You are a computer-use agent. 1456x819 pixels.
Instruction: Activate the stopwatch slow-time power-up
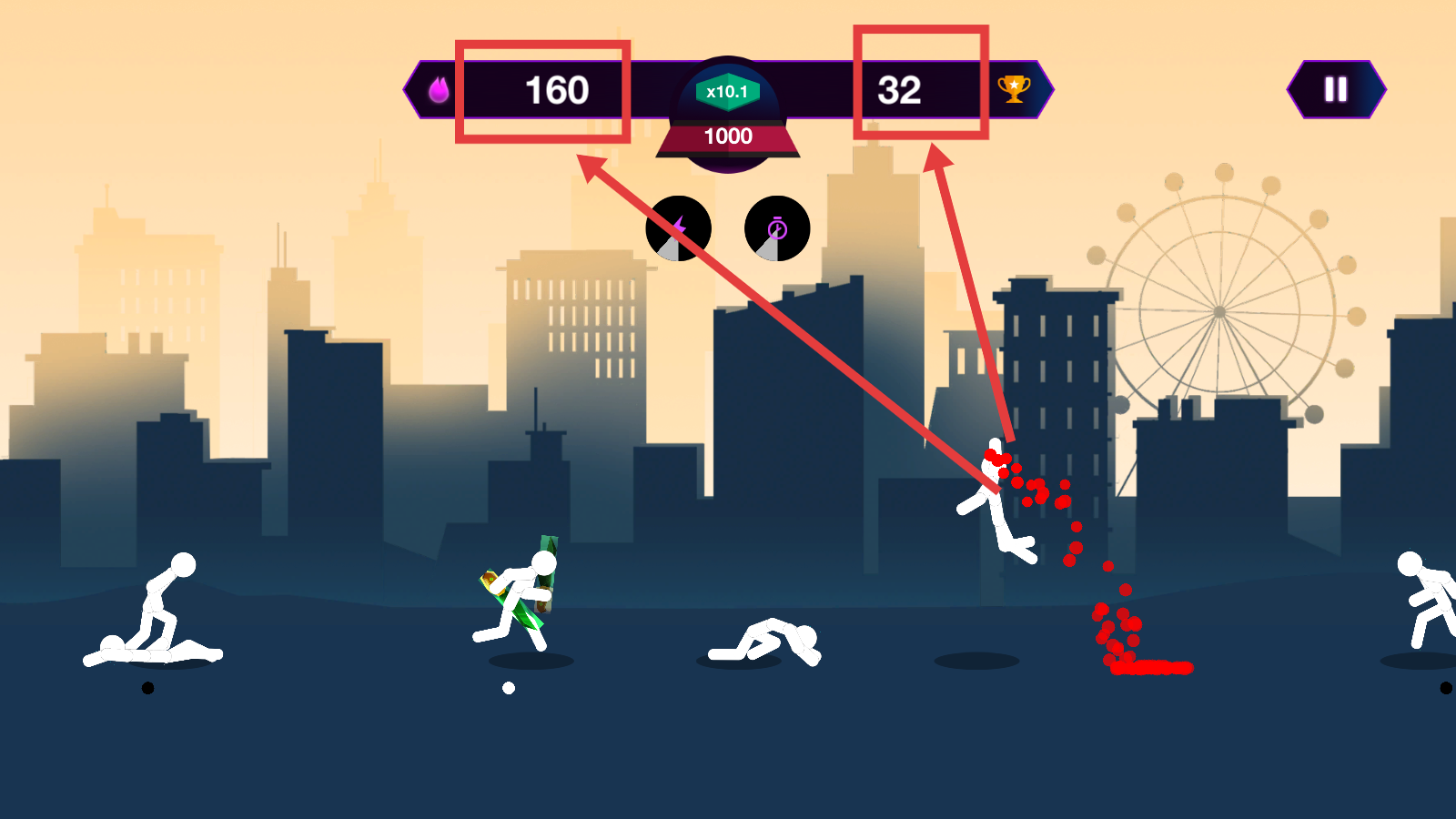click(x=777, y=228)
